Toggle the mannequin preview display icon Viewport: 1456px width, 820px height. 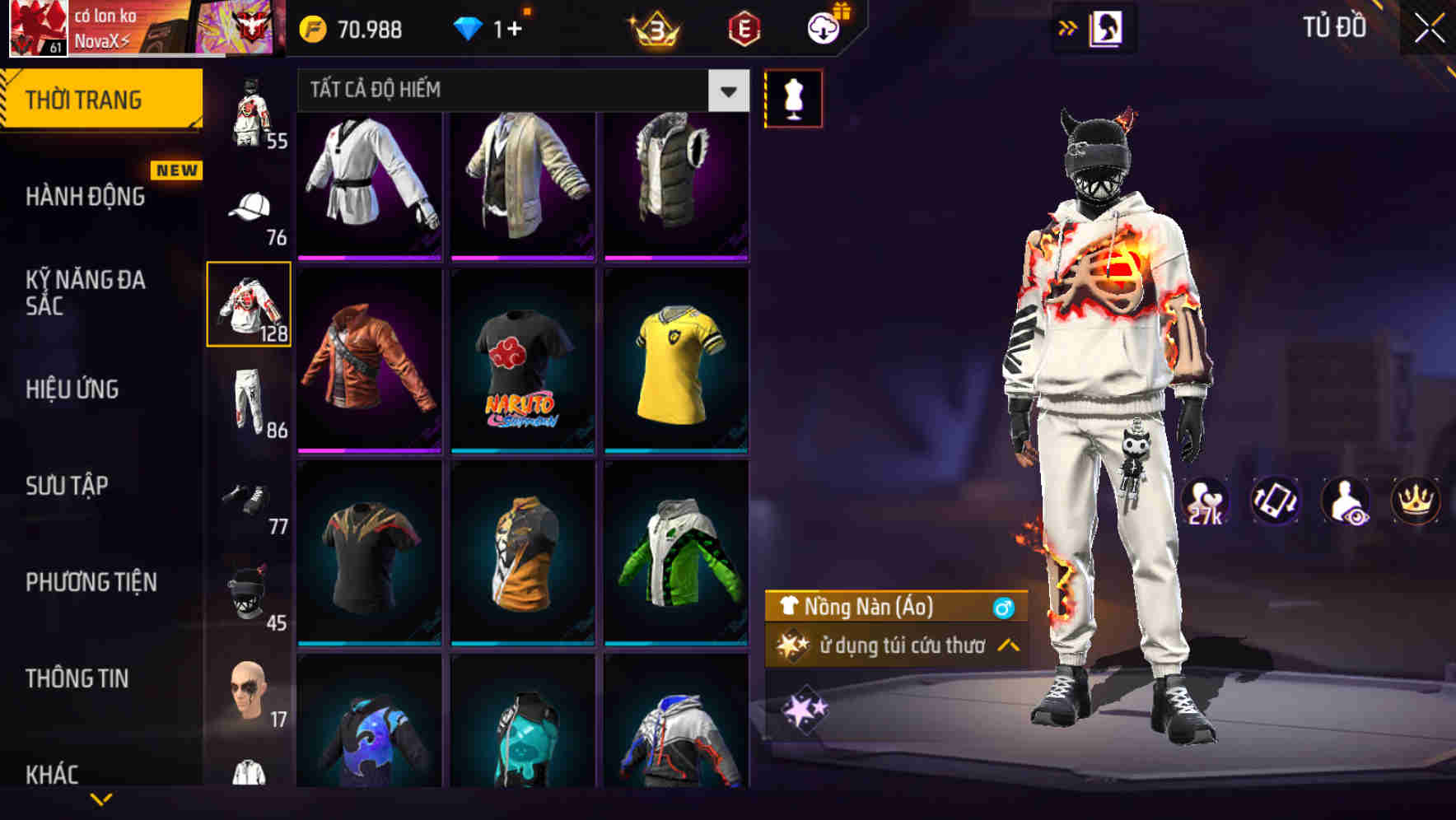tap(793, 97)
